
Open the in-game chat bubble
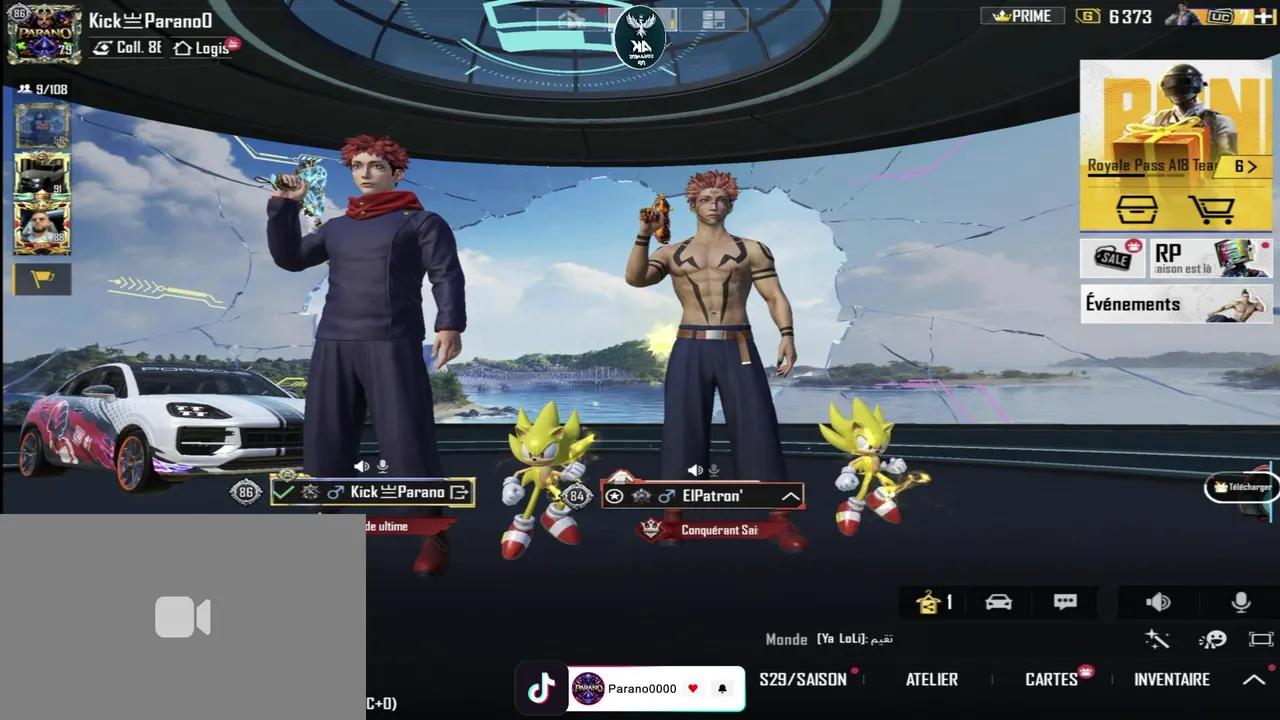click(x=1064, y=602)
